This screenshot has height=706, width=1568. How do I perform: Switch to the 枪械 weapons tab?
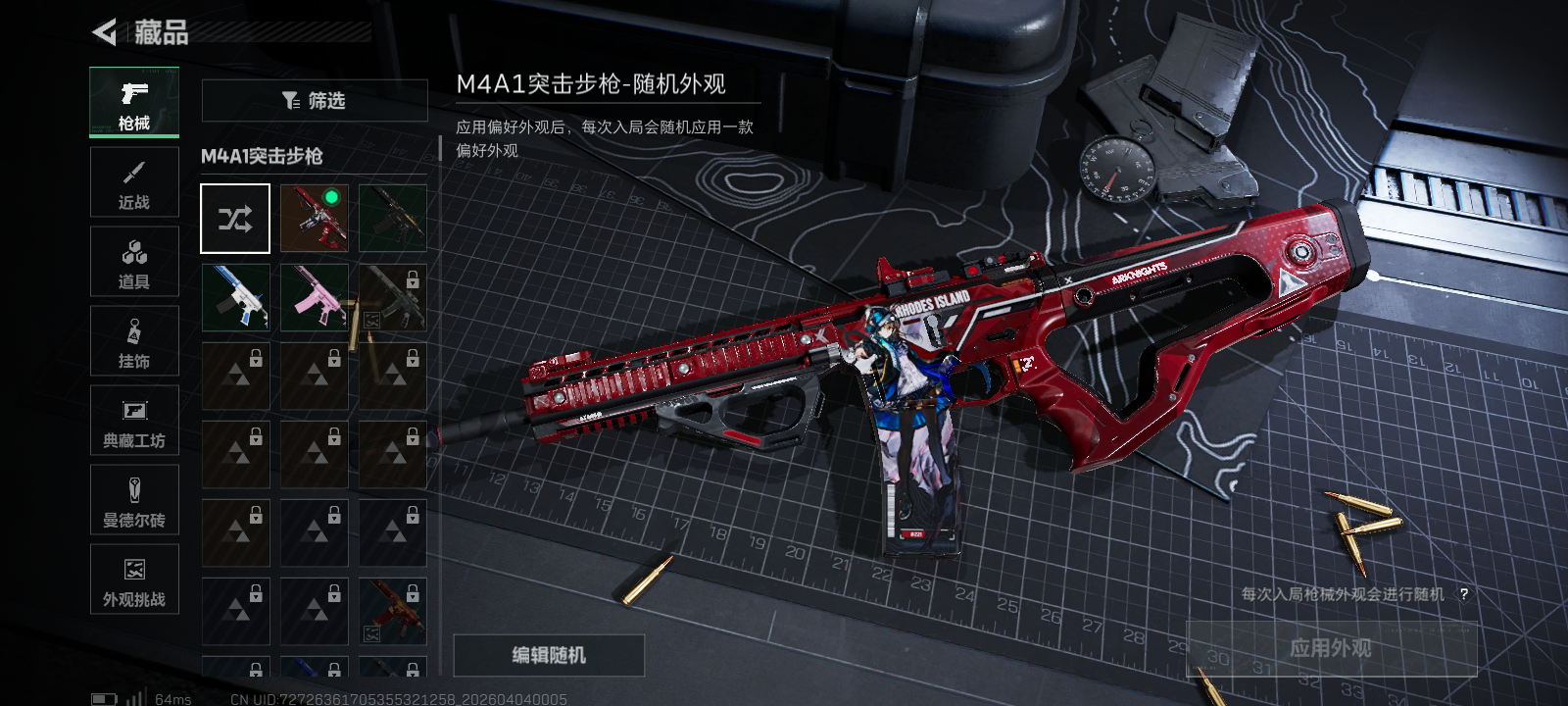(134, 102)
